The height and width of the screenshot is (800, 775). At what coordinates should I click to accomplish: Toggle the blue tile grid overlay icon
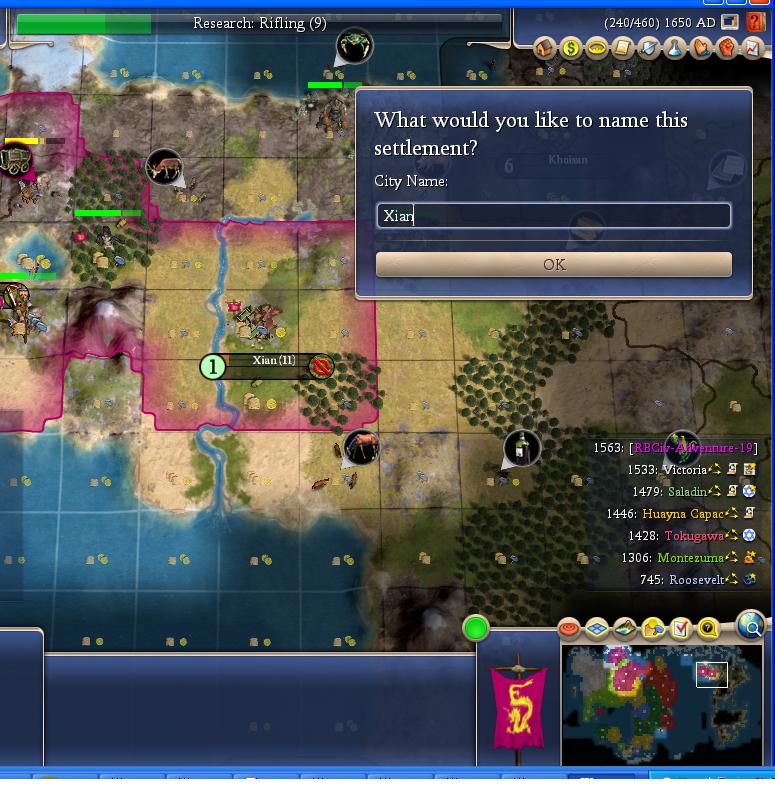[597, 629]
